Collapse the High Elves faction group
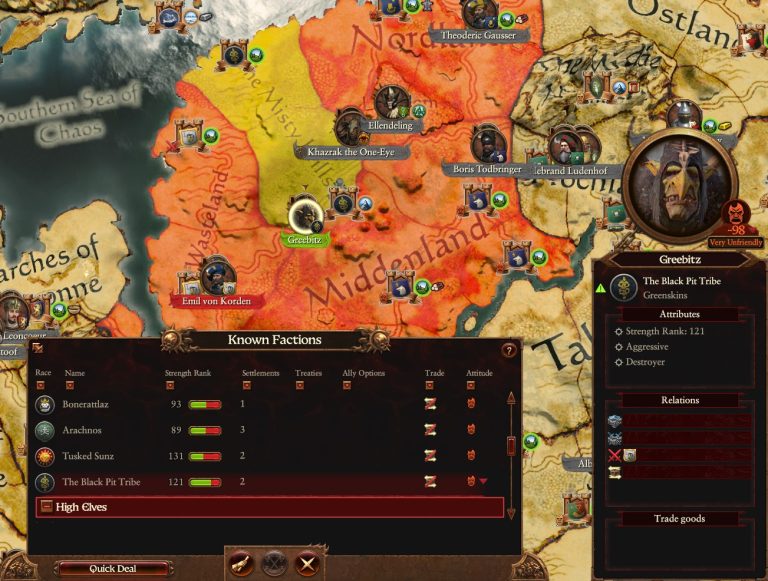Viewport: 768px width, 581px height. [x=45, y=507]
